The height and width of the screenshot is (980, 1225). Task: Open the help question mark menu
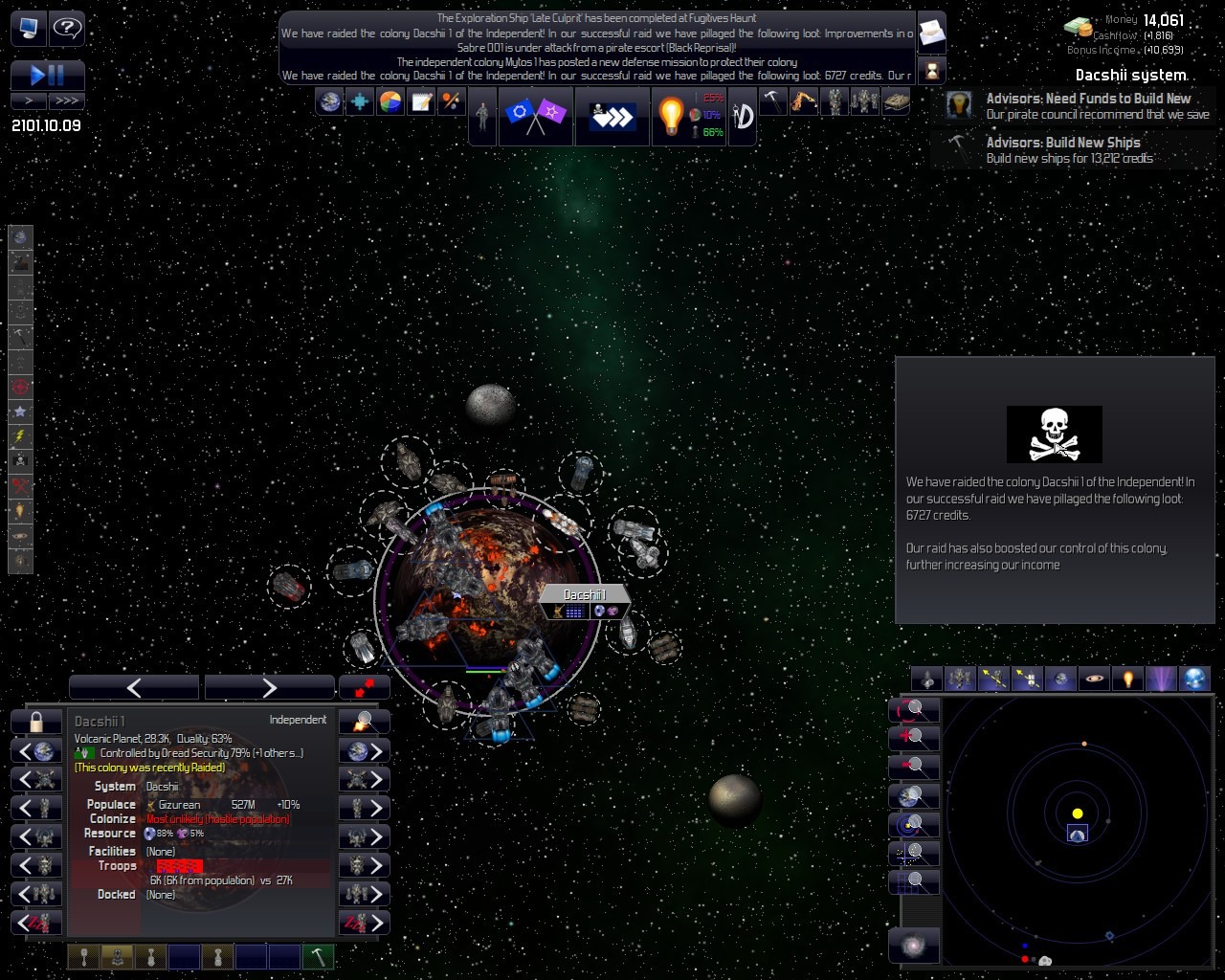67,28
